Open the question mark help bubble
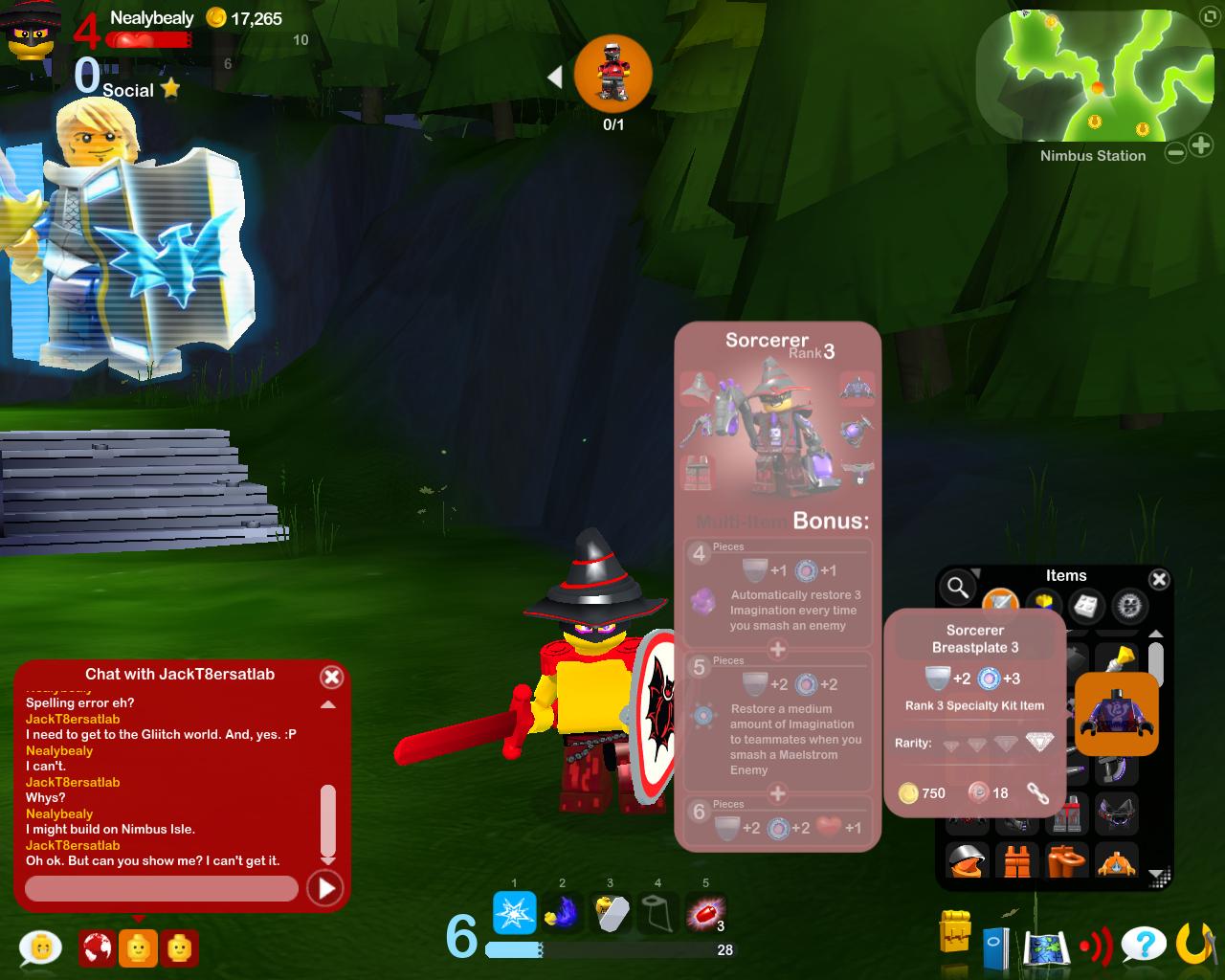Screen dimensions: 1225x980 [x=1144, y=946]
